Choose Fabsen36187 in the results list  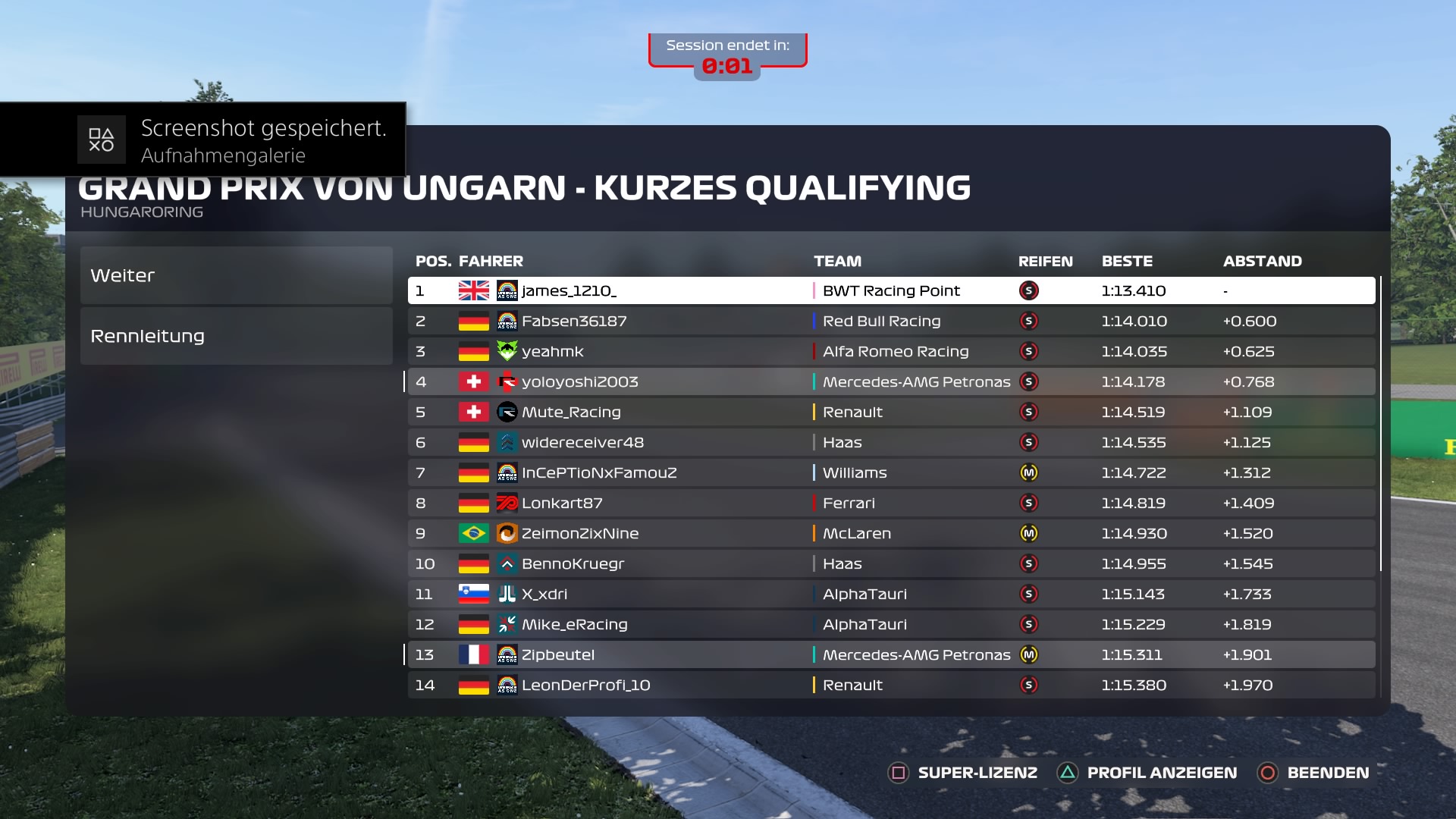891,321
